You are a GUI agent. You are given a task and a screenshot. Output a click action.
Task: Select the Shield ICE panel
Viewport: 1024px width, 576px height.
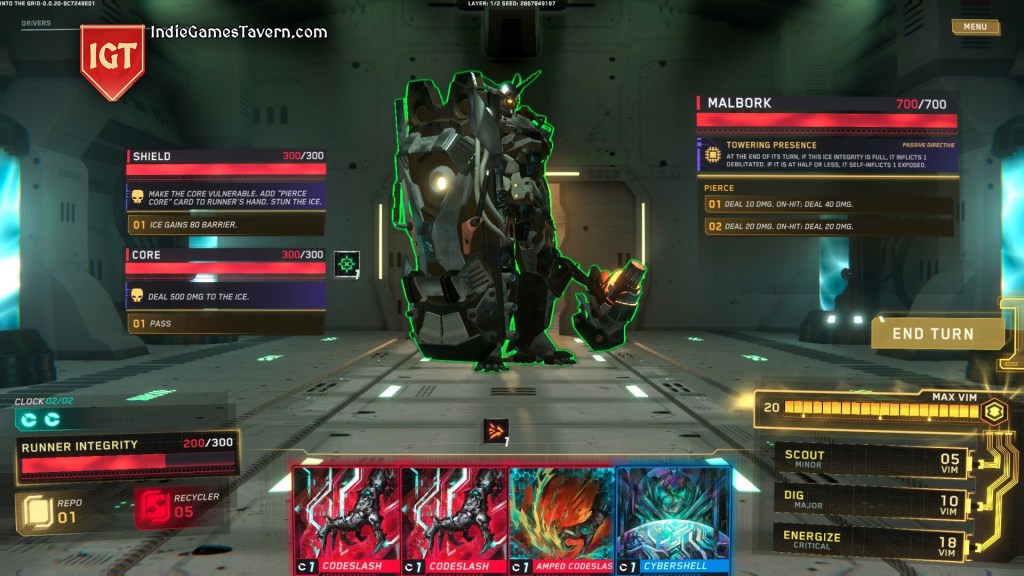226,157
